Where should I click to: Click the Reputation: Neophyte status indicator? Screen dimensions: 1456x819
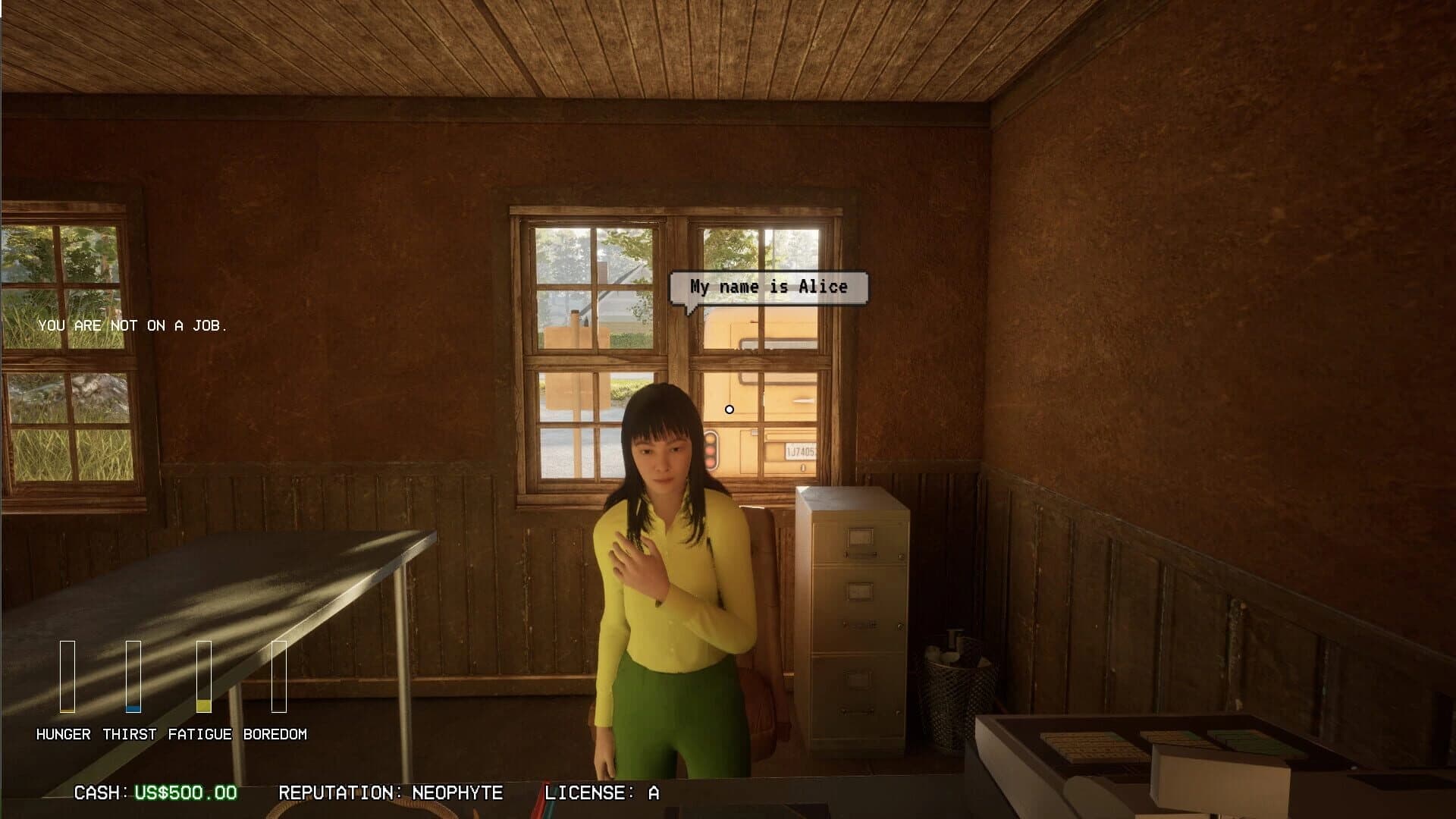point(391,794)
